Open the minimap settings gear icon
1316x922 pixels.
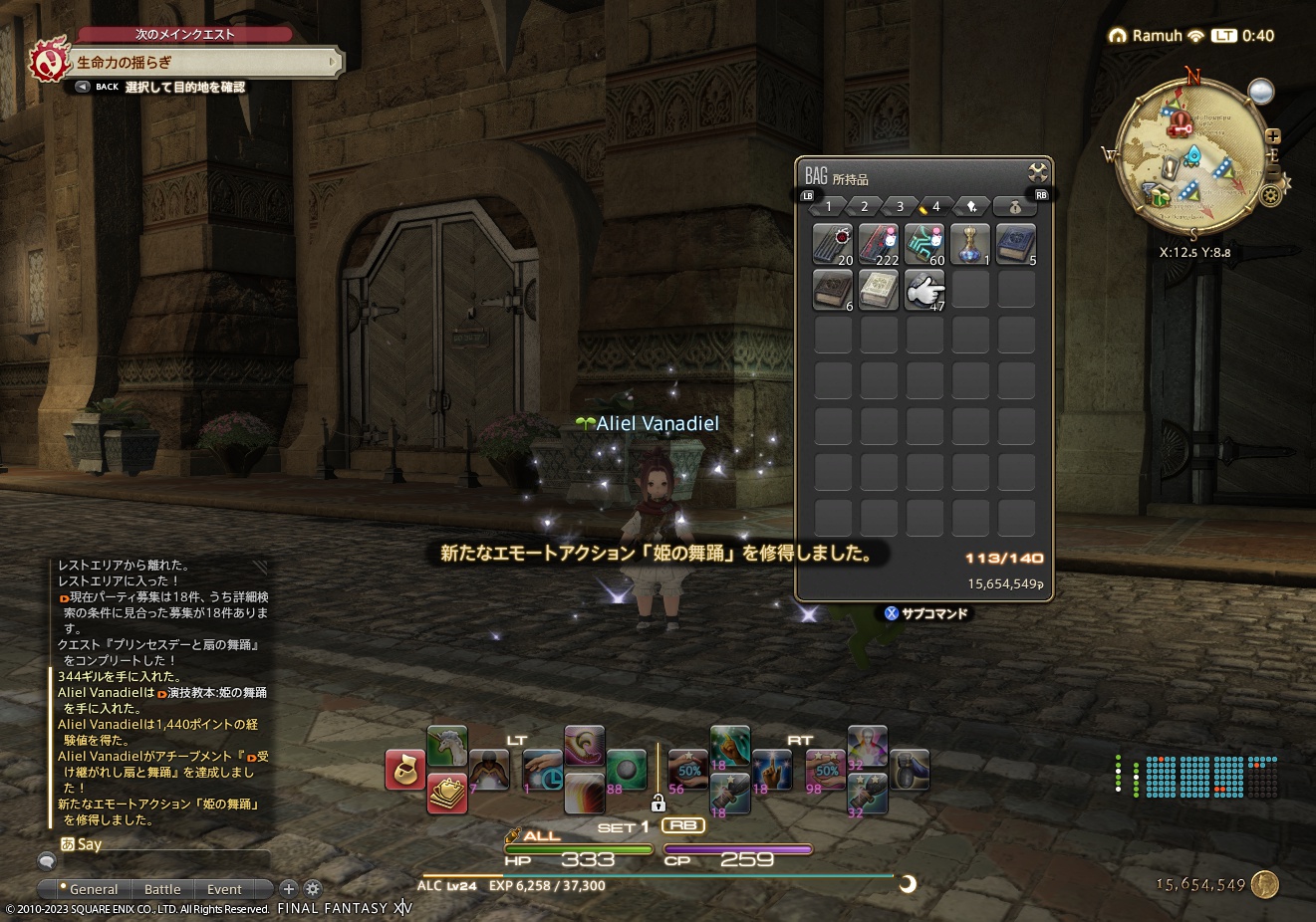tap(1269, 193)
